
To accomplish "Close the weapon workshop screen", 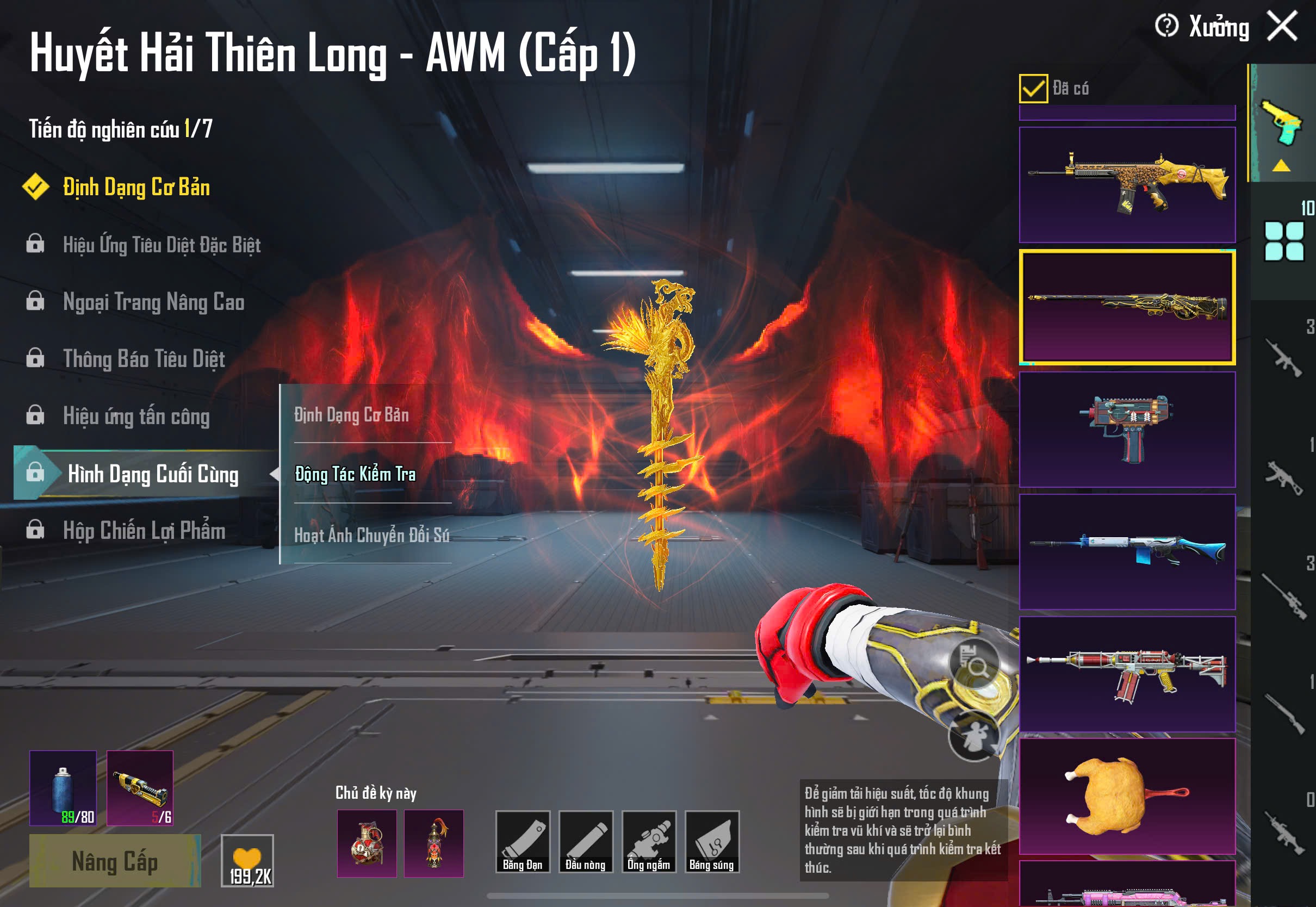I will tap(1282, 26).
